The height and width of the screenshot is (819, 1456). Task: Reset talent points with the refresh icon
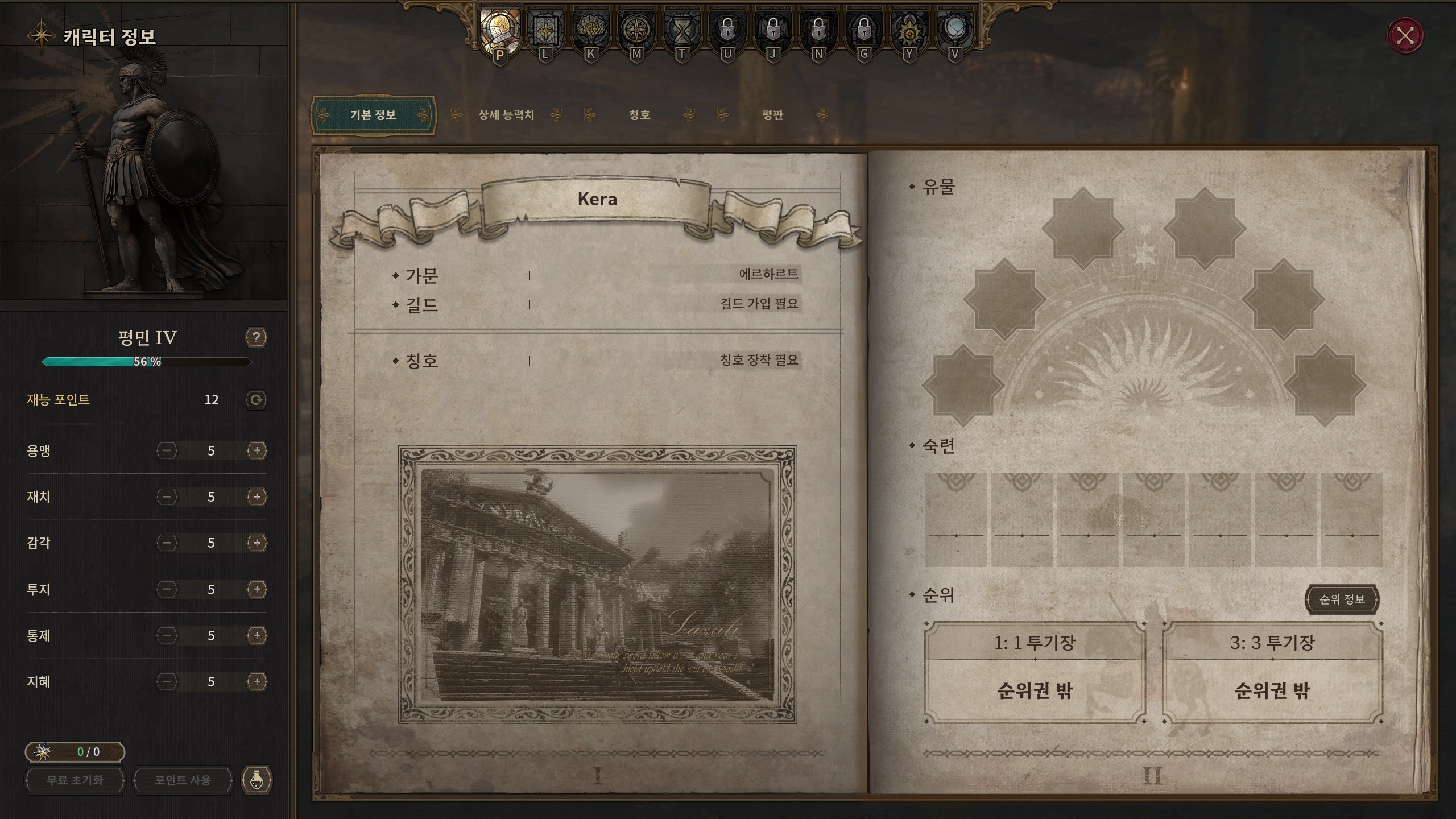pos(256,400)
